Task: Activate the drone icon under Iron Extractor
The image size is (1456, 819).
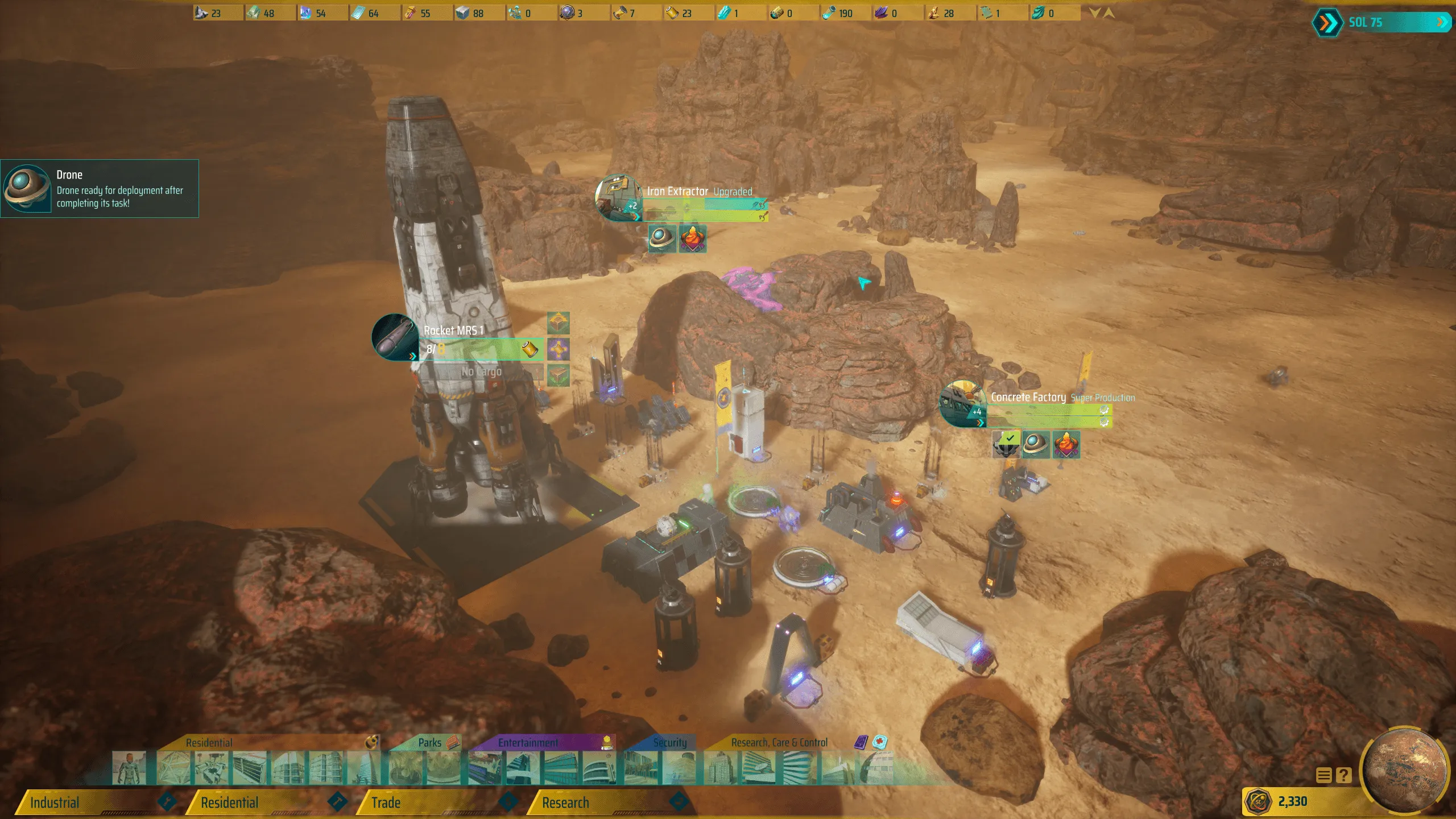Action: 662,238
